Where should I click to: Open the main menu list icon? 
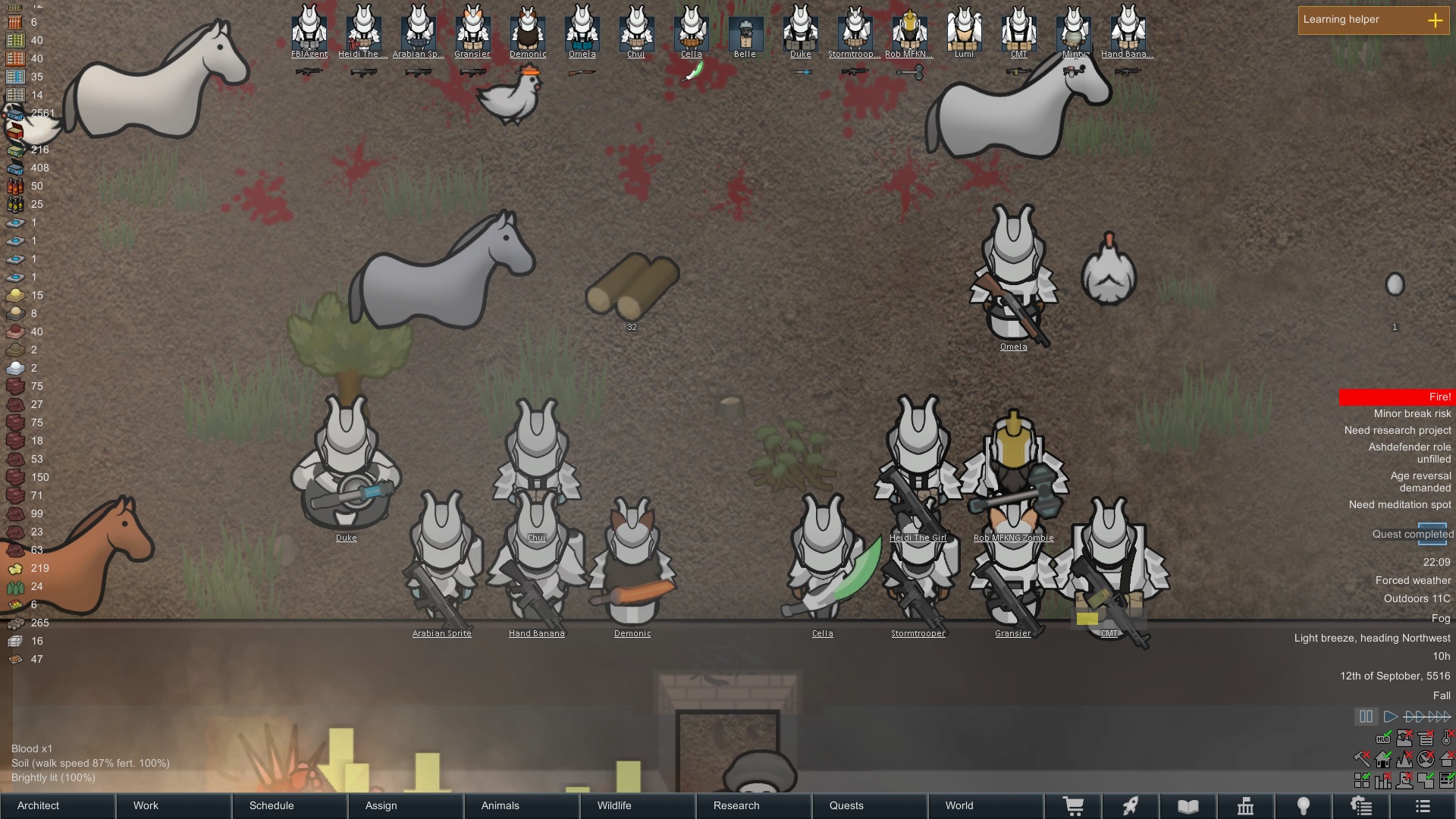tap(1423, 806)
